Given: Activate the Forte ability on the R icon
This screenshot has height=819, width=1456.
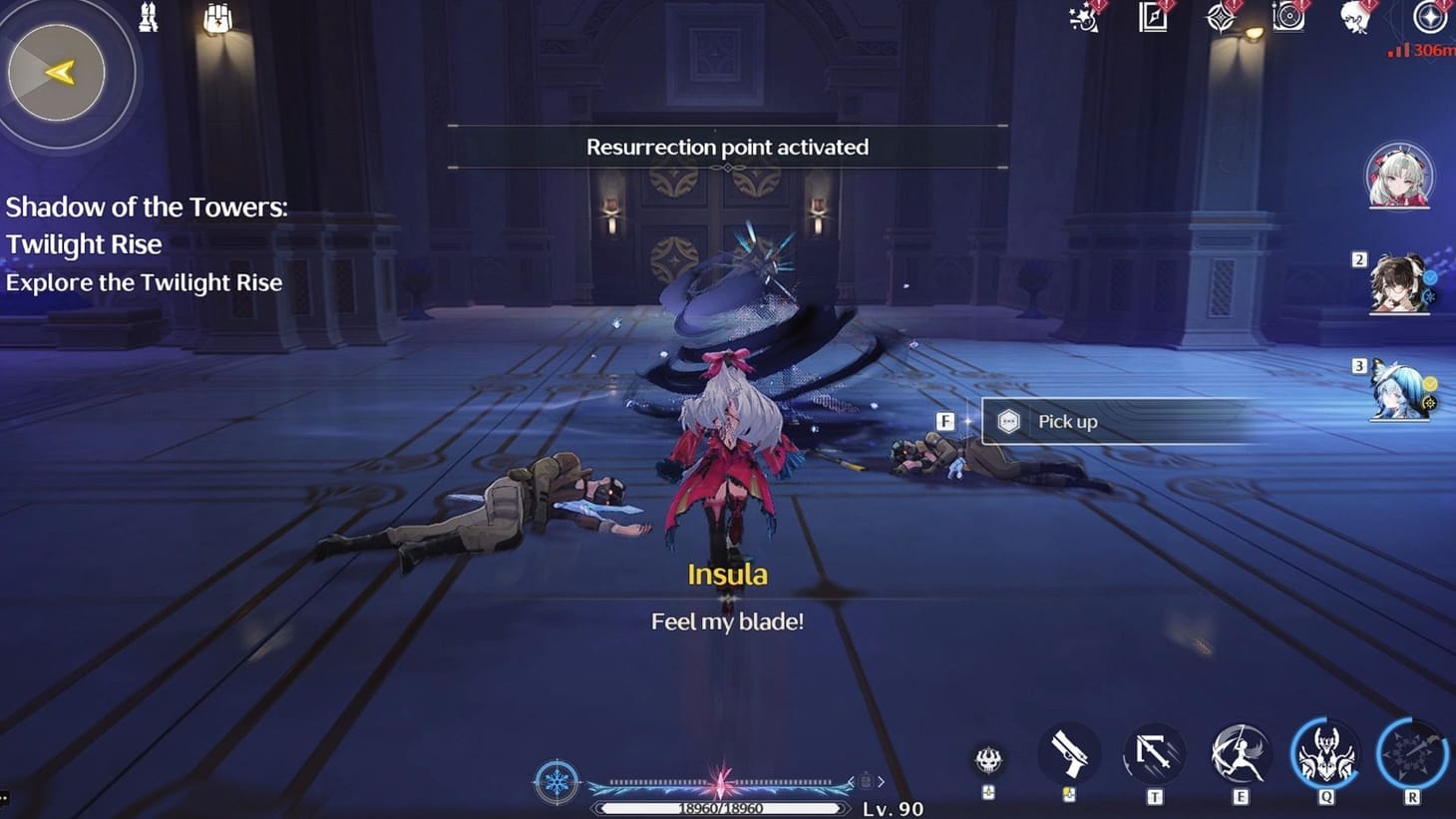Looking at the screenshot, I should (x=1412, y=756).
